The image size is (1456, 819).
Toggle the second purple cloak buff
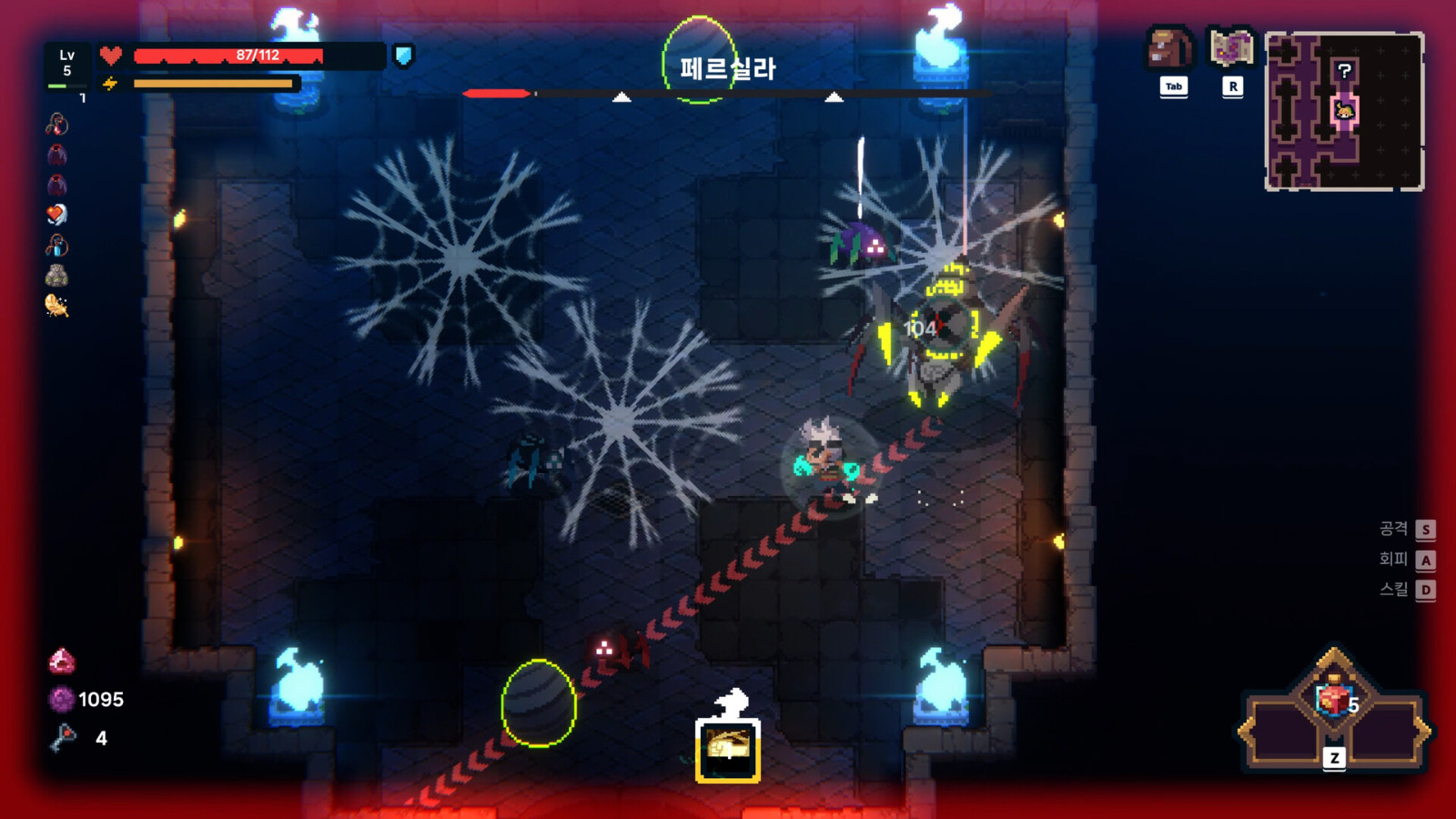pos(56,184)
